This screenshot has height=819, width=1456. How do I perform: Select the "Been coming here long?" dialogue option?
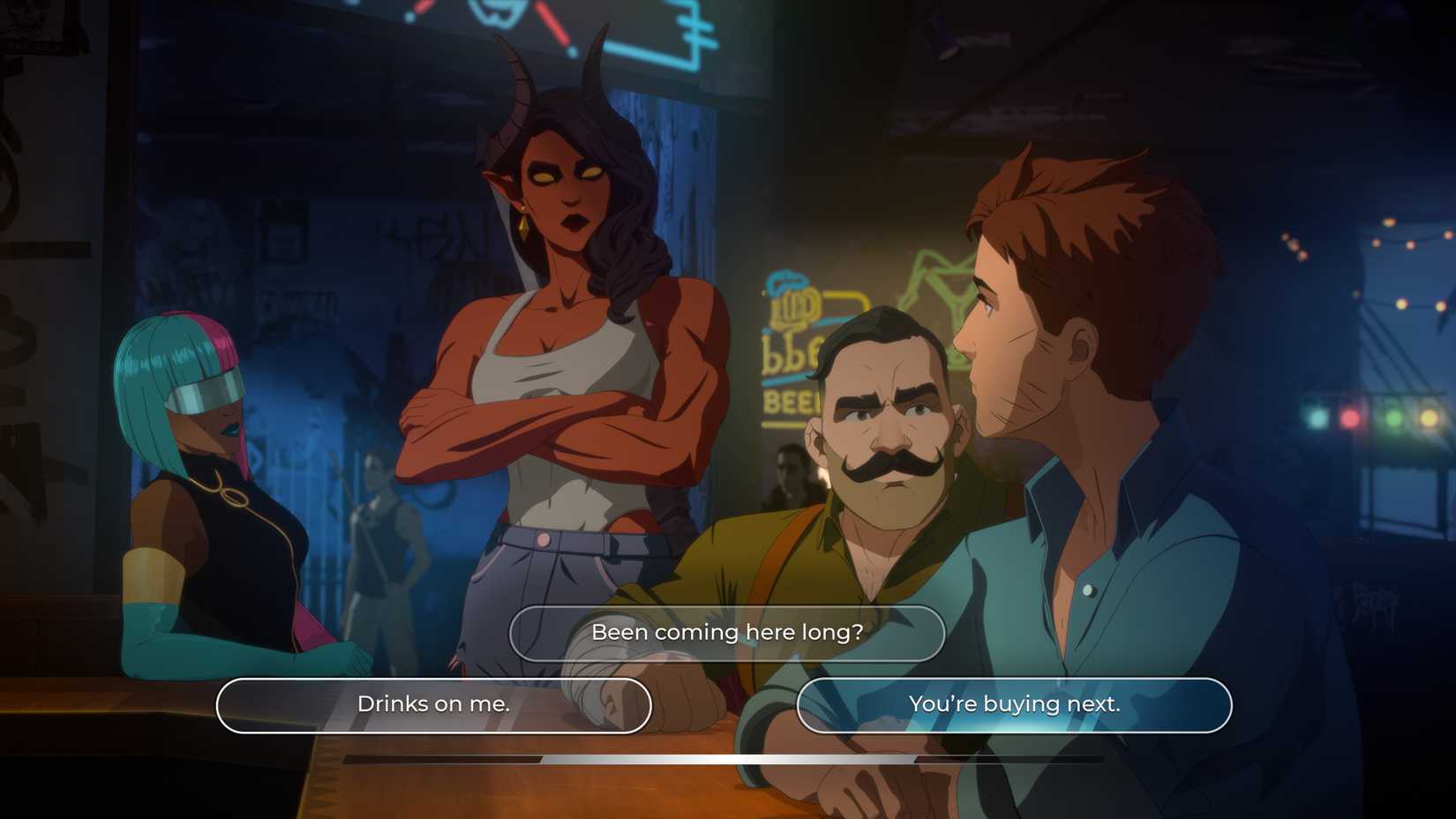pyautogui.click(x=727, y=633)
